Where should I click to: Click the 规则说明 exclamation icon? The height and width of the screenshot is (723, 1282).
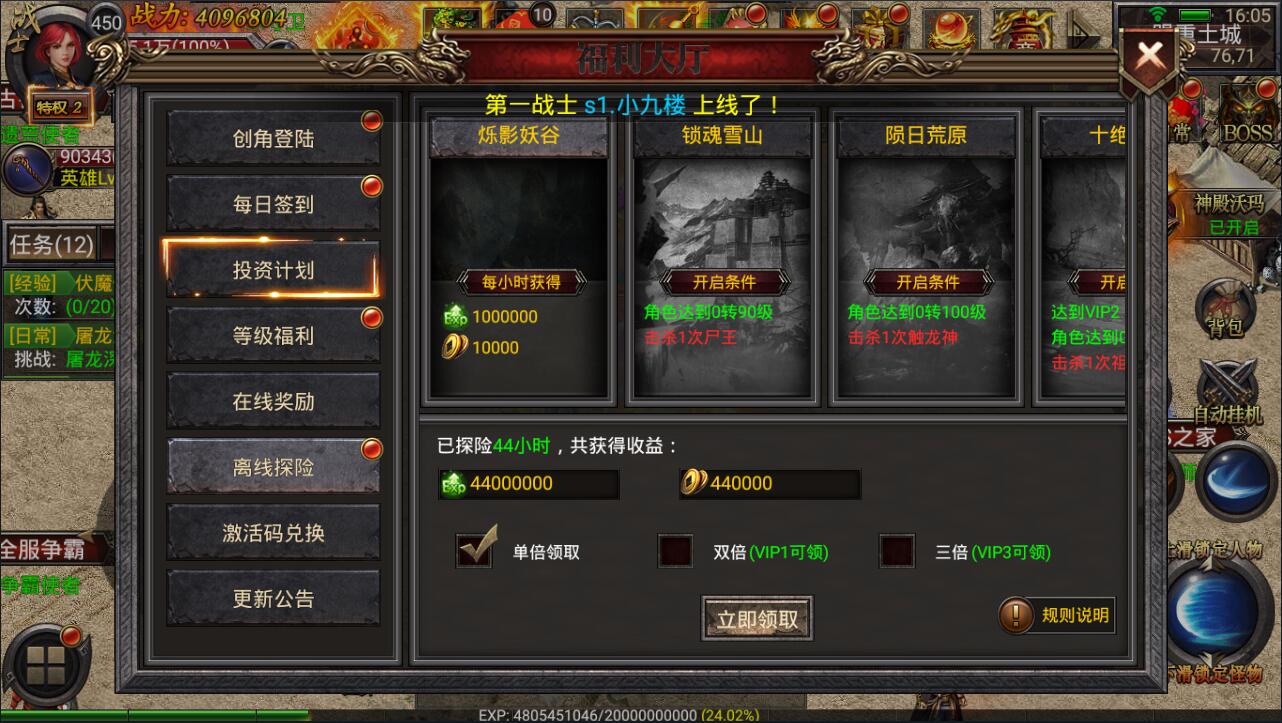(1017, 616)
